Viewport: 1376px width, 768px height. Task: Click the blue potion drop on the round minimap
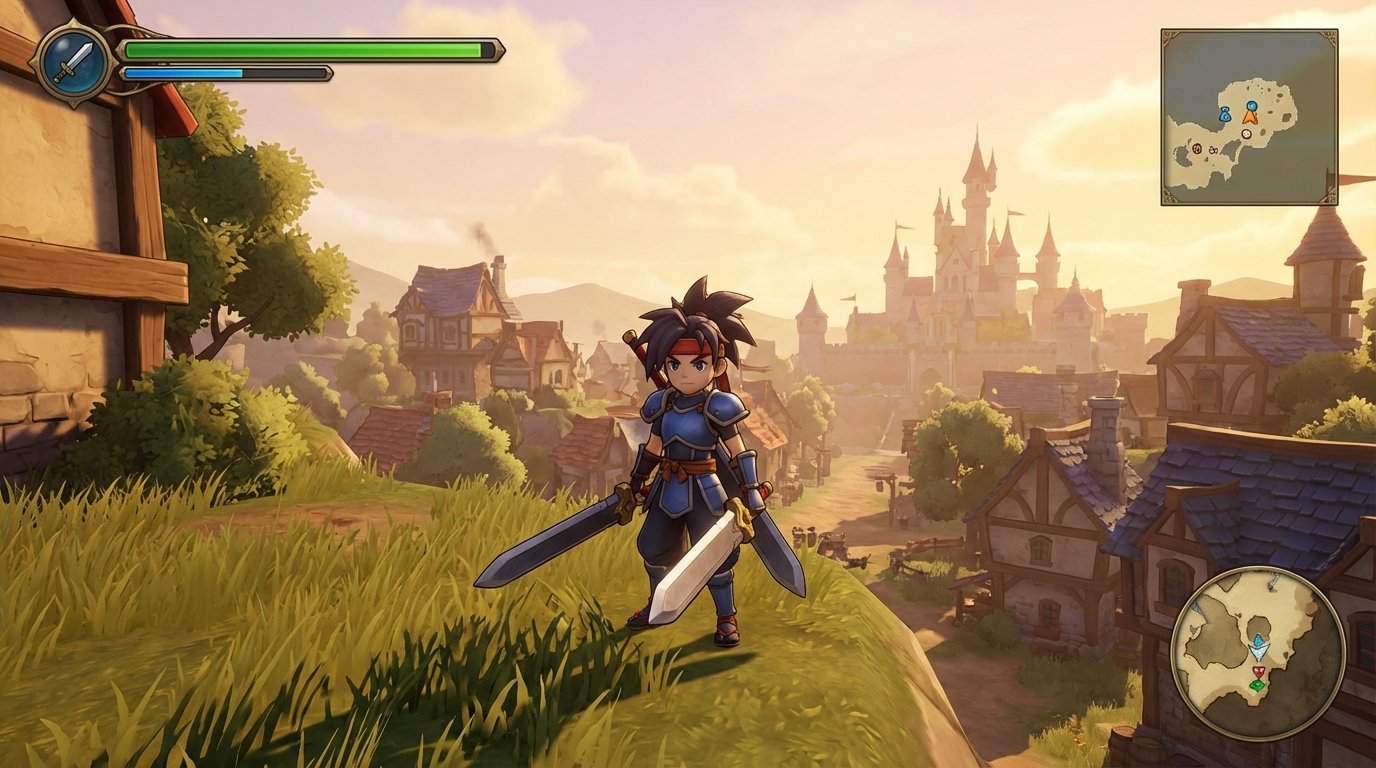pyautogui.click(x=1258, y=640)
